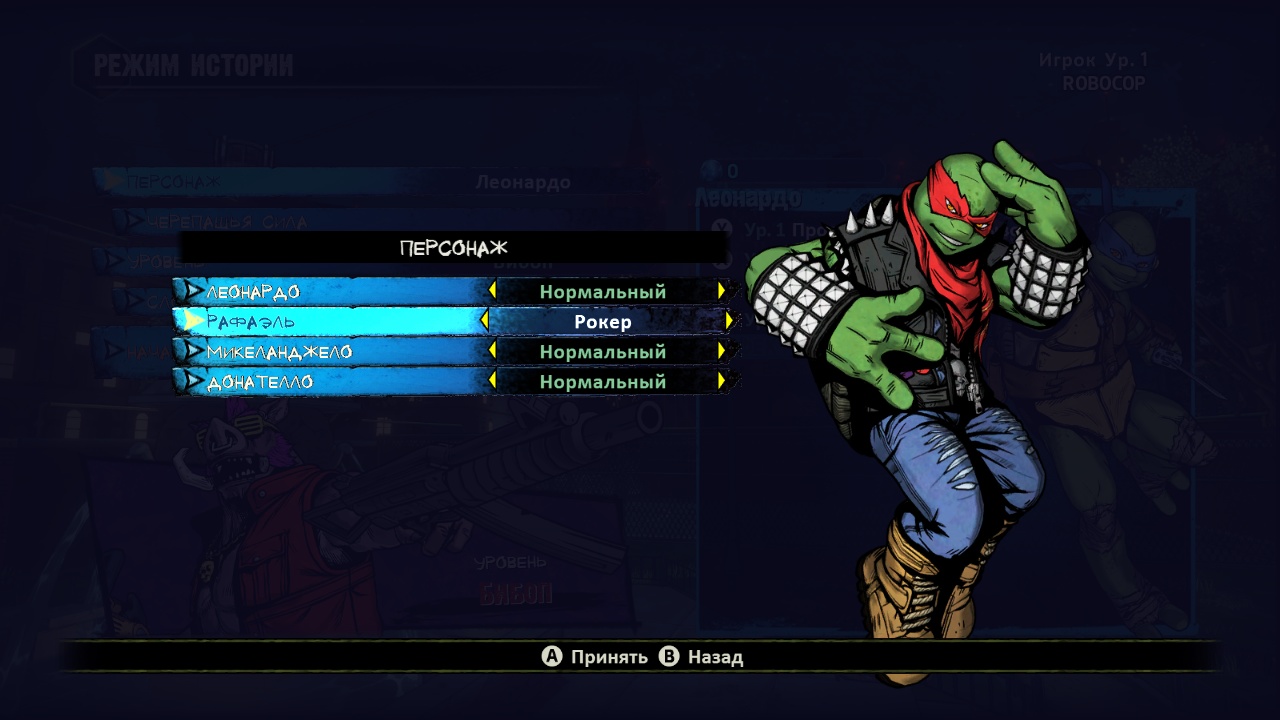Click left arrow of Микеланджело's costume
Screen dimensions: 1280x720
(x=492, y=352)
